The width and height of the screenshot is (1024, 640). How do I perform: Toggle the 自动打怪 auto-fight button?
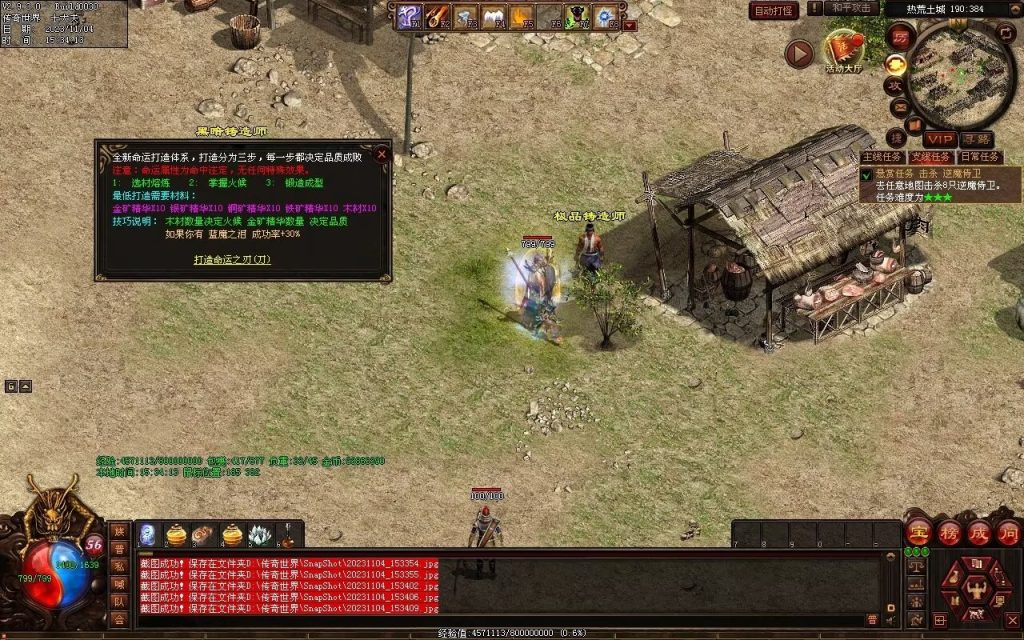pyautogui.click(x=774, y=10)
